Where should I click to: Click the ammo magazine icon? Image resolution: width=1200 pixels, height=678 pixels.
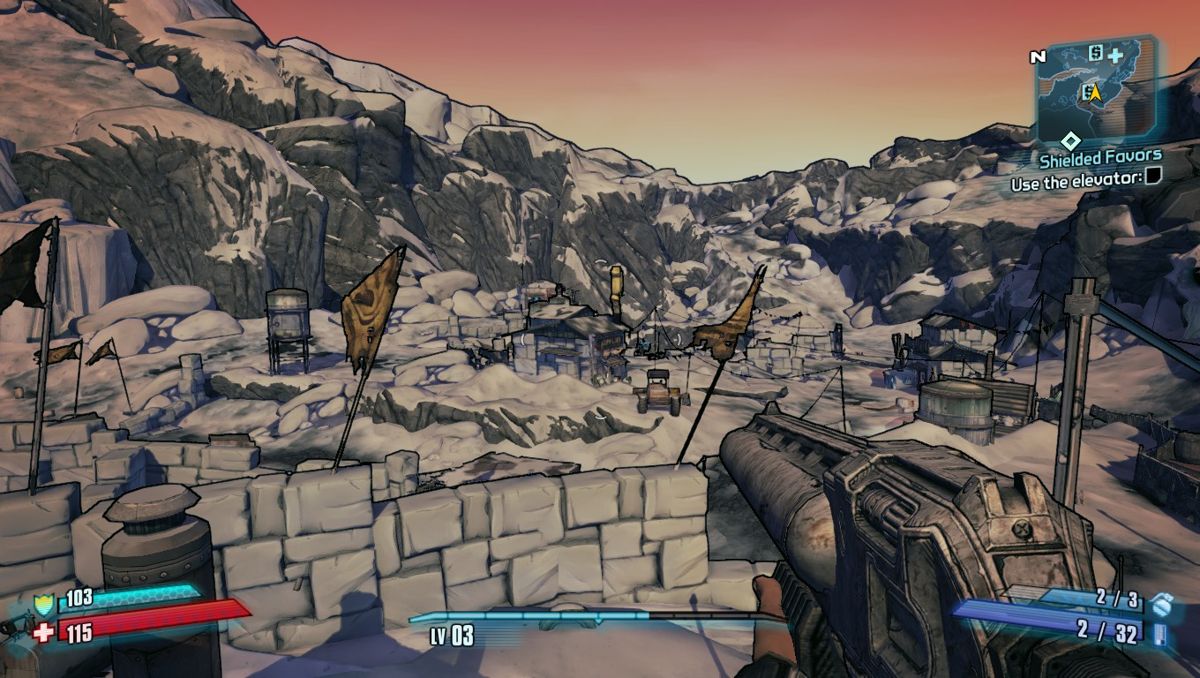tap(1160, 634)
